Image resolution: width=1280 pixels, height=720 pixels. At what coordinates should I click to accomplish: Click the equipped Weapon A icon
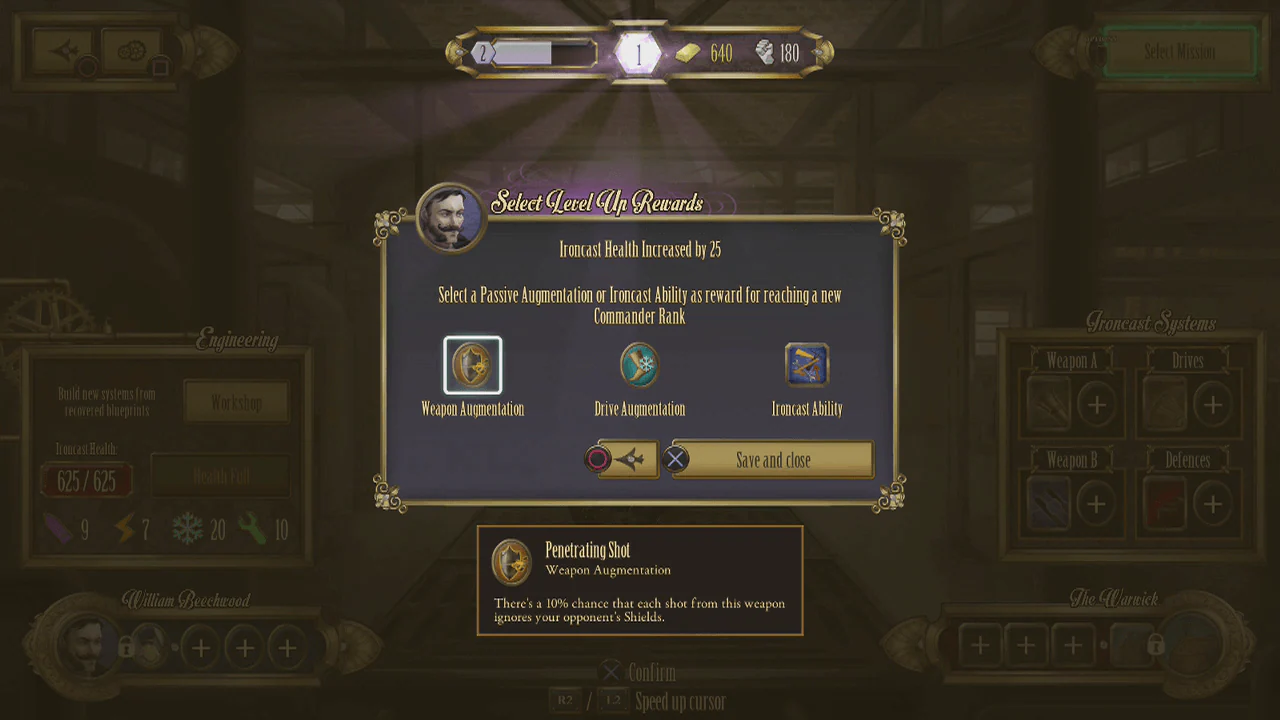click(1047, 404)
